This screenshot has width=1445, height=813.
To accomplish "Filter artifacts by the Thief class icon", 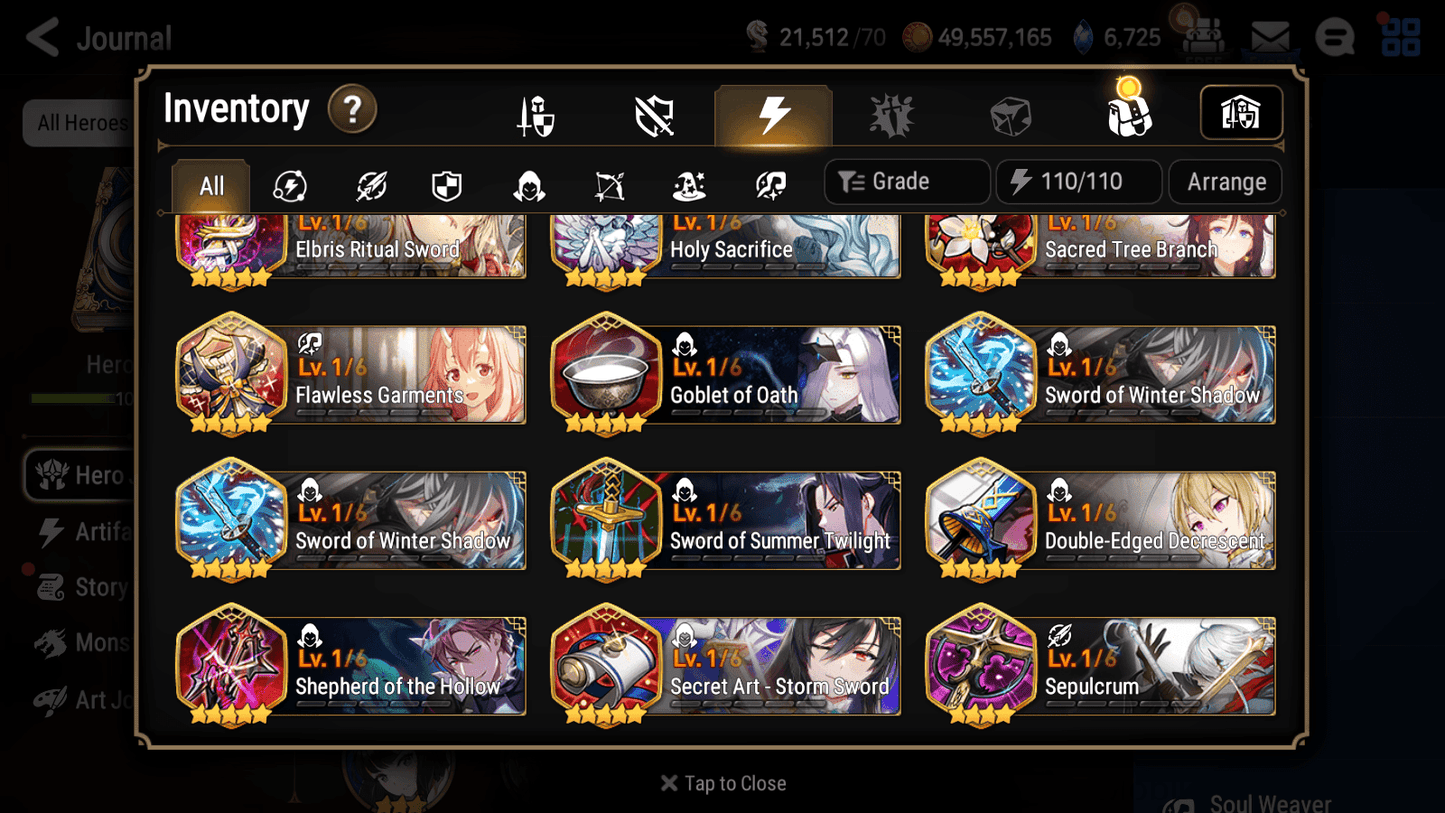I will point(527,185).
